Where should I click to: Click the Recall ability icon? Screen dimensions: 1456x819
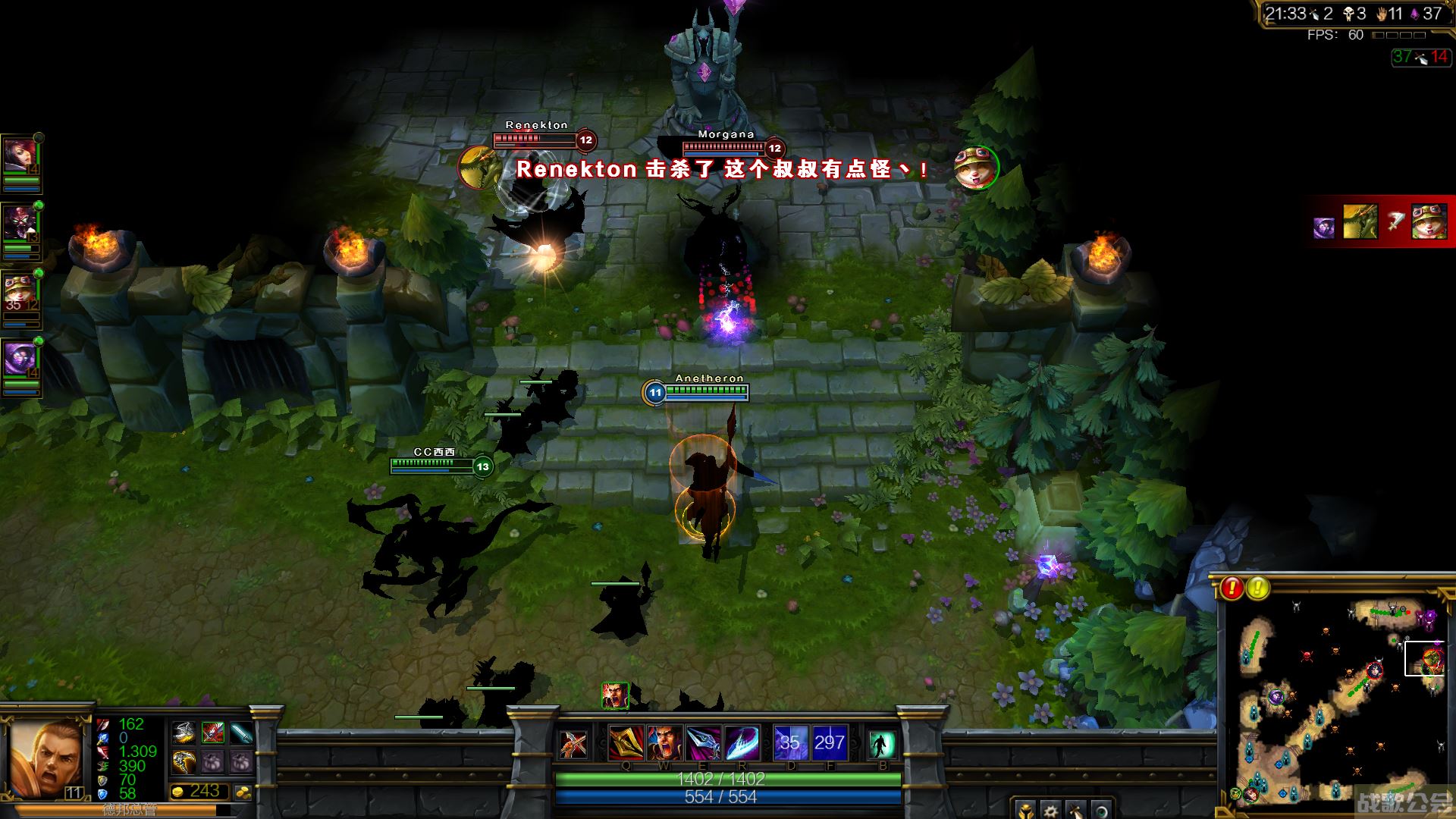881,744
